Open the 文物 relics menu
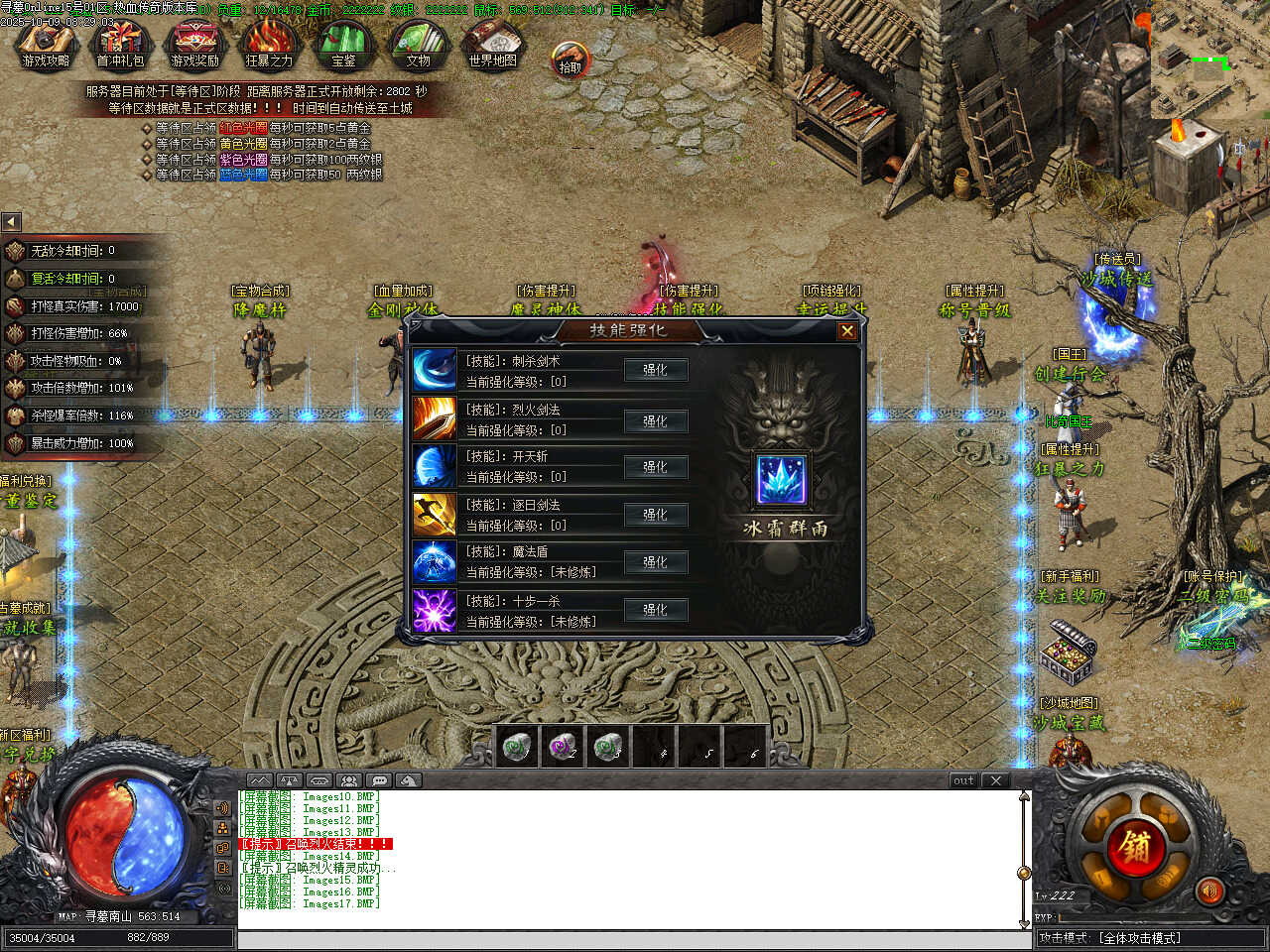Viewport: 1270px width, 952px height. click(x=418, y=45)
